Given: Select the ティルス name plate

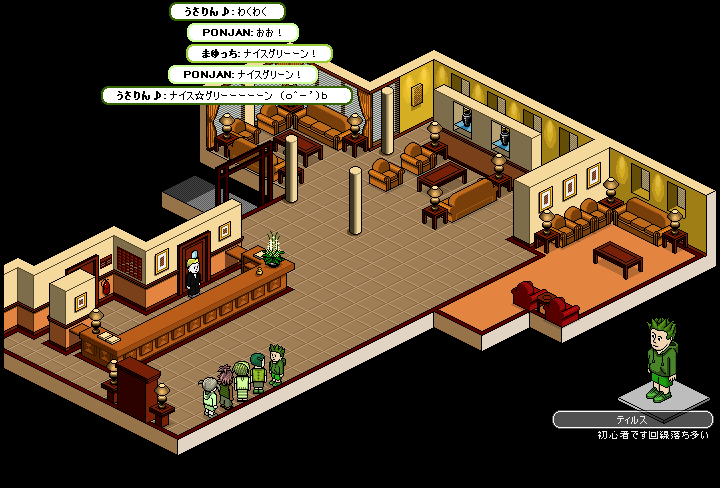Looking at the screenshot, I should [632, 420].
